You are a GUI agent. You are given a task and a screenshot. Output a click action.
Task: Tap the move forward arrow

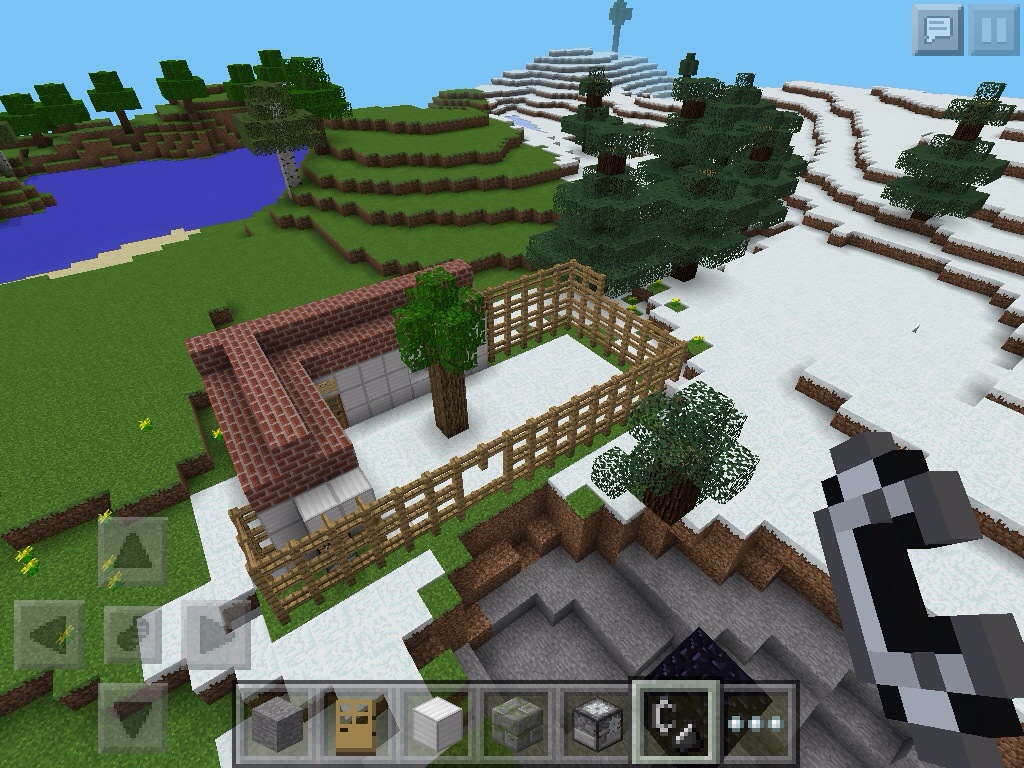point(132,552)
